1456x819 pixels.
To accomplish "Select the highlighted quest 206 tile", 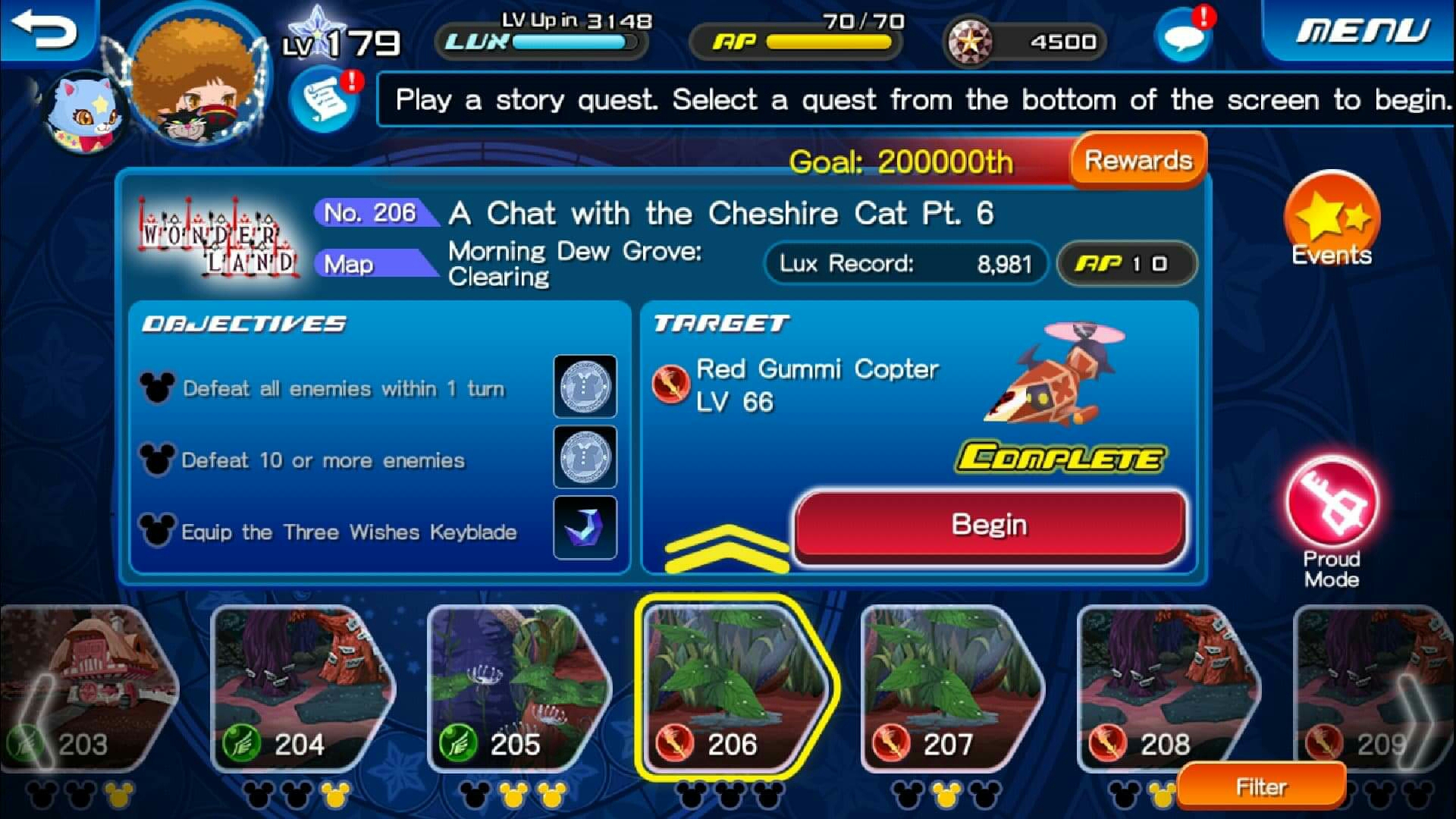I will pyautogui.click(x=732, y=690).
